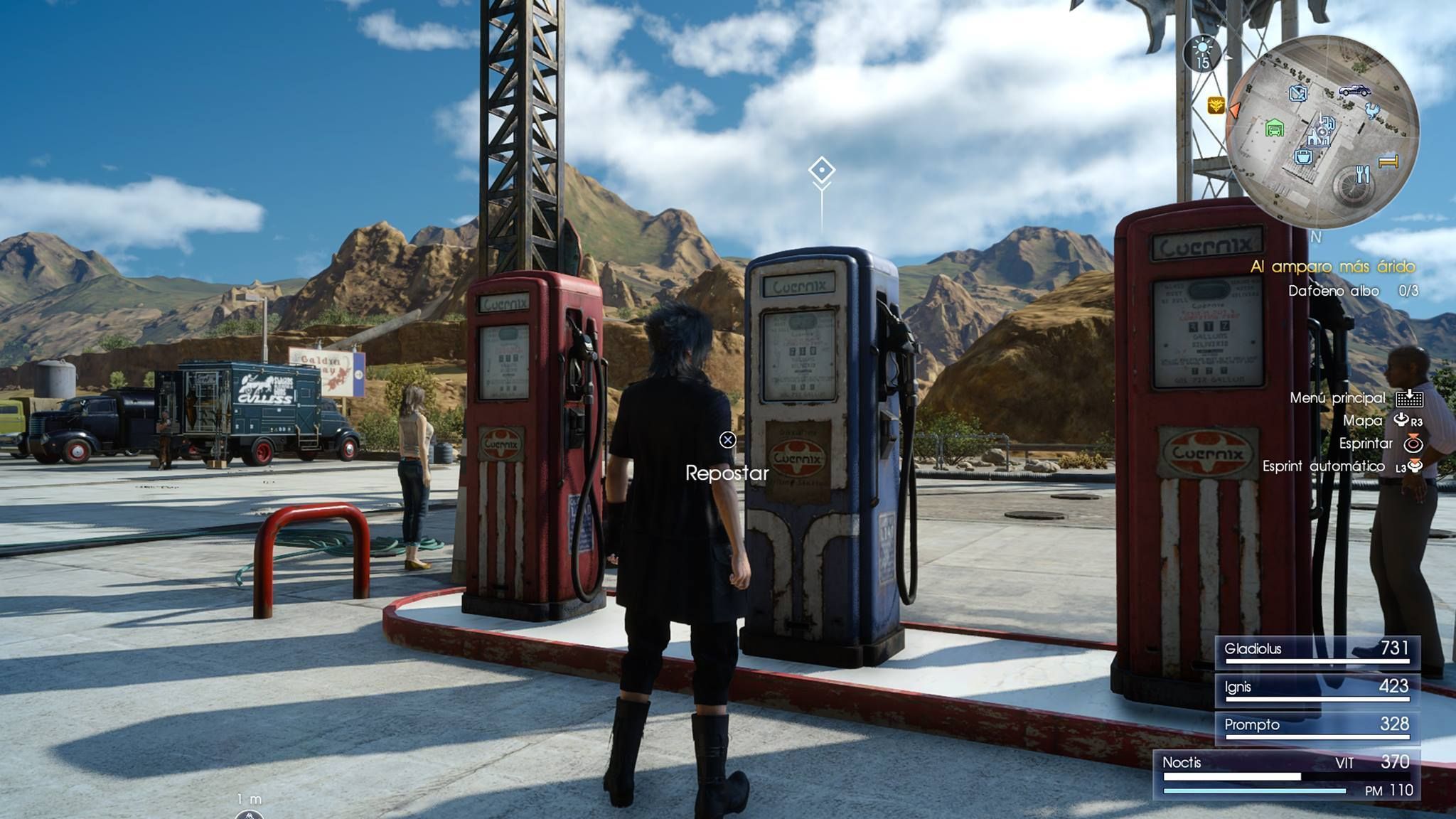Click the car marker on the minimap
The height and width of the screenshot is (819, 1456).
[x=1354, y=91]
